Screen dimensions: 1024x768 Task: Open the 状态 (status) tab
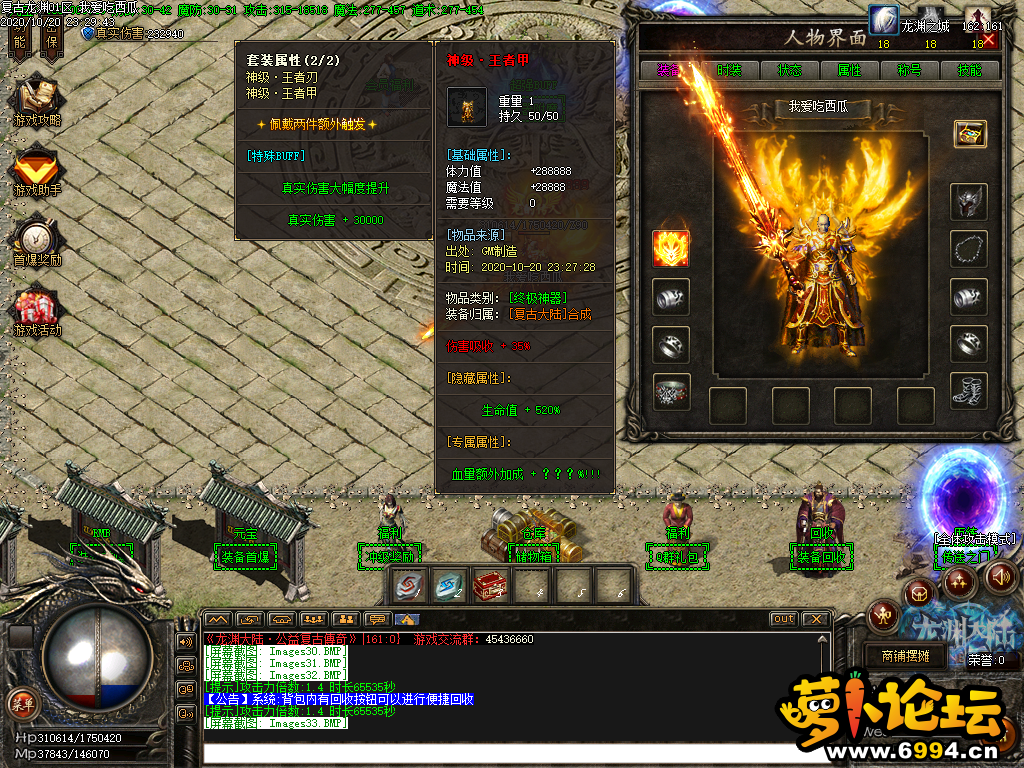[x=789, y=70]
